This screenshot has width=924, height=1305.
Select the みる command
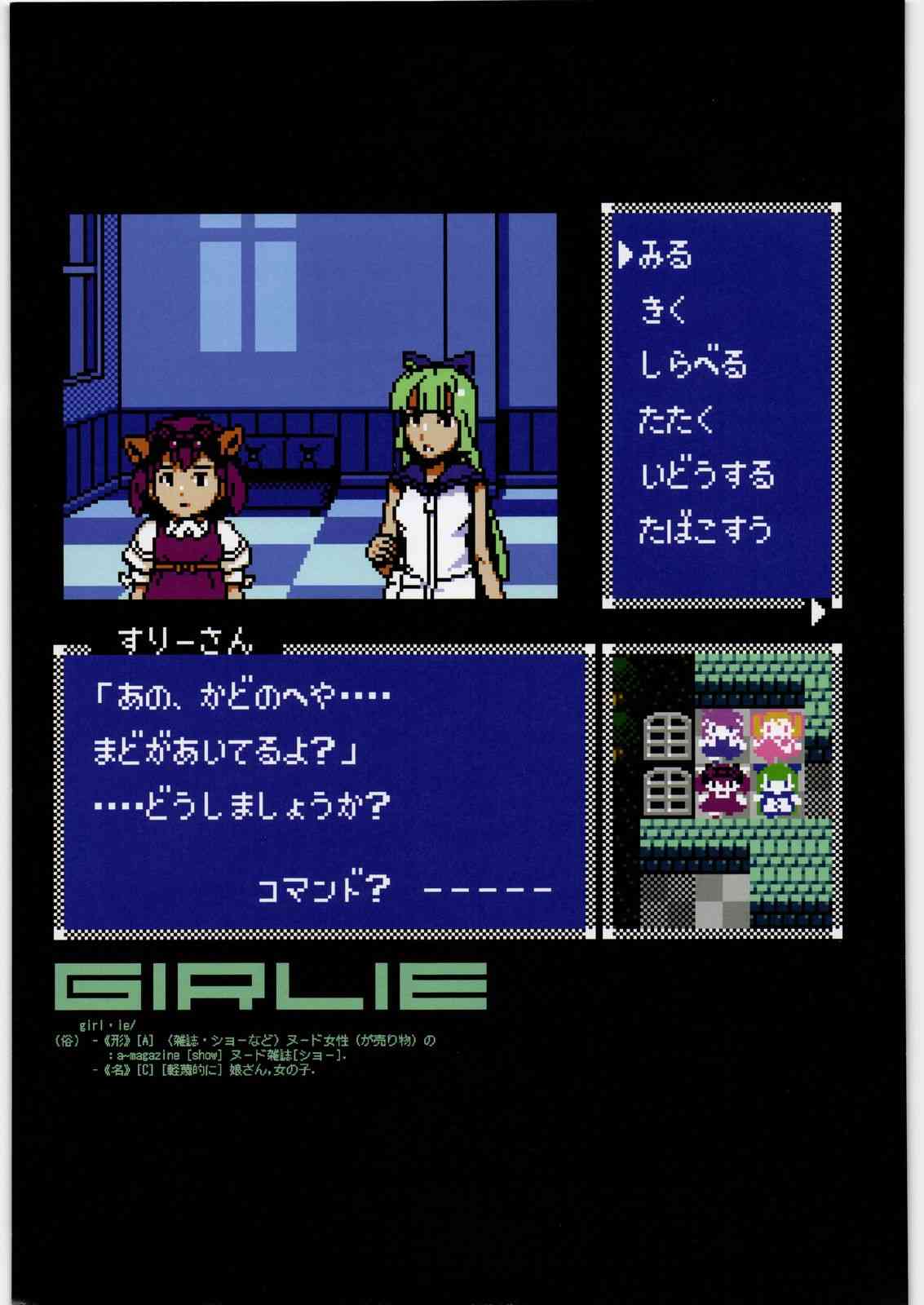pyautogui.click(x=665, y=255)
